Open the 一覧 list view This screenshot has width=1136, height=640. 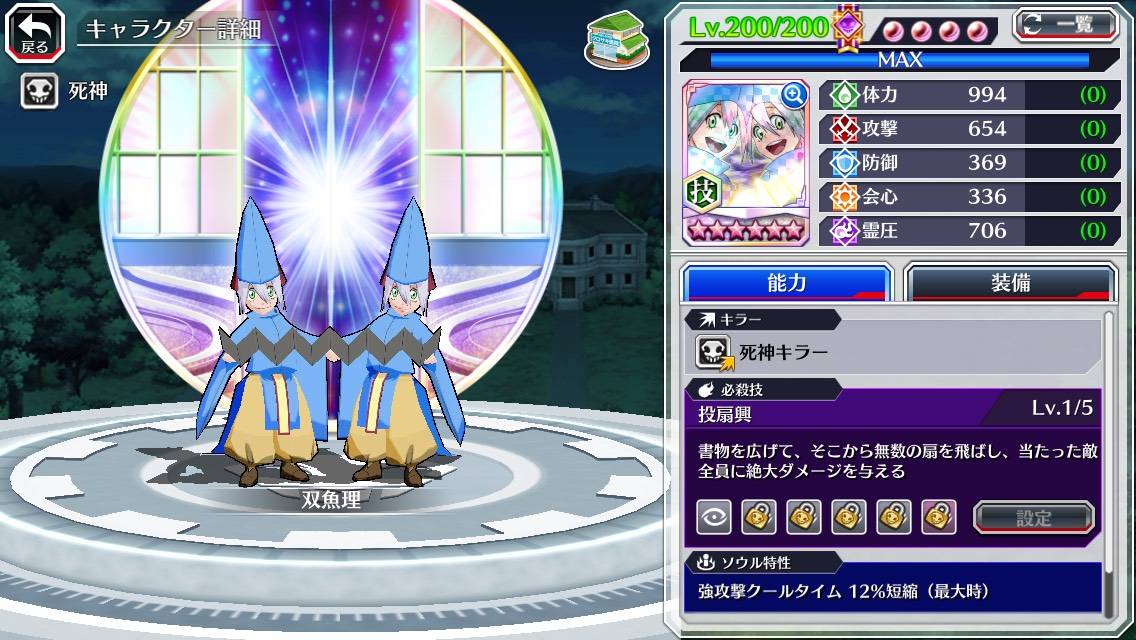(x=1066, y=24)
